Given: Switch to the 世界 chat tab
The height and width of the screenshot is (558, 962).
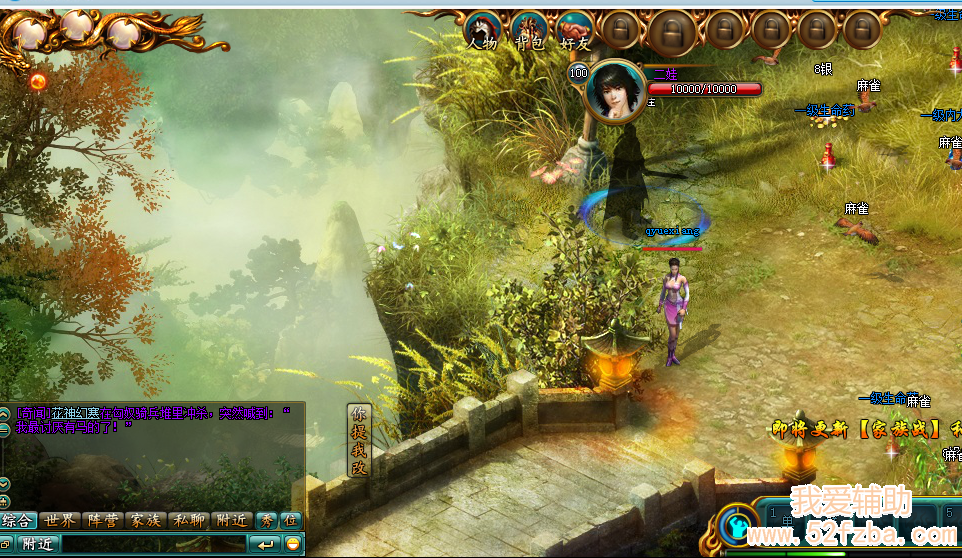Looking at the screenshot, I should point(62,521).
